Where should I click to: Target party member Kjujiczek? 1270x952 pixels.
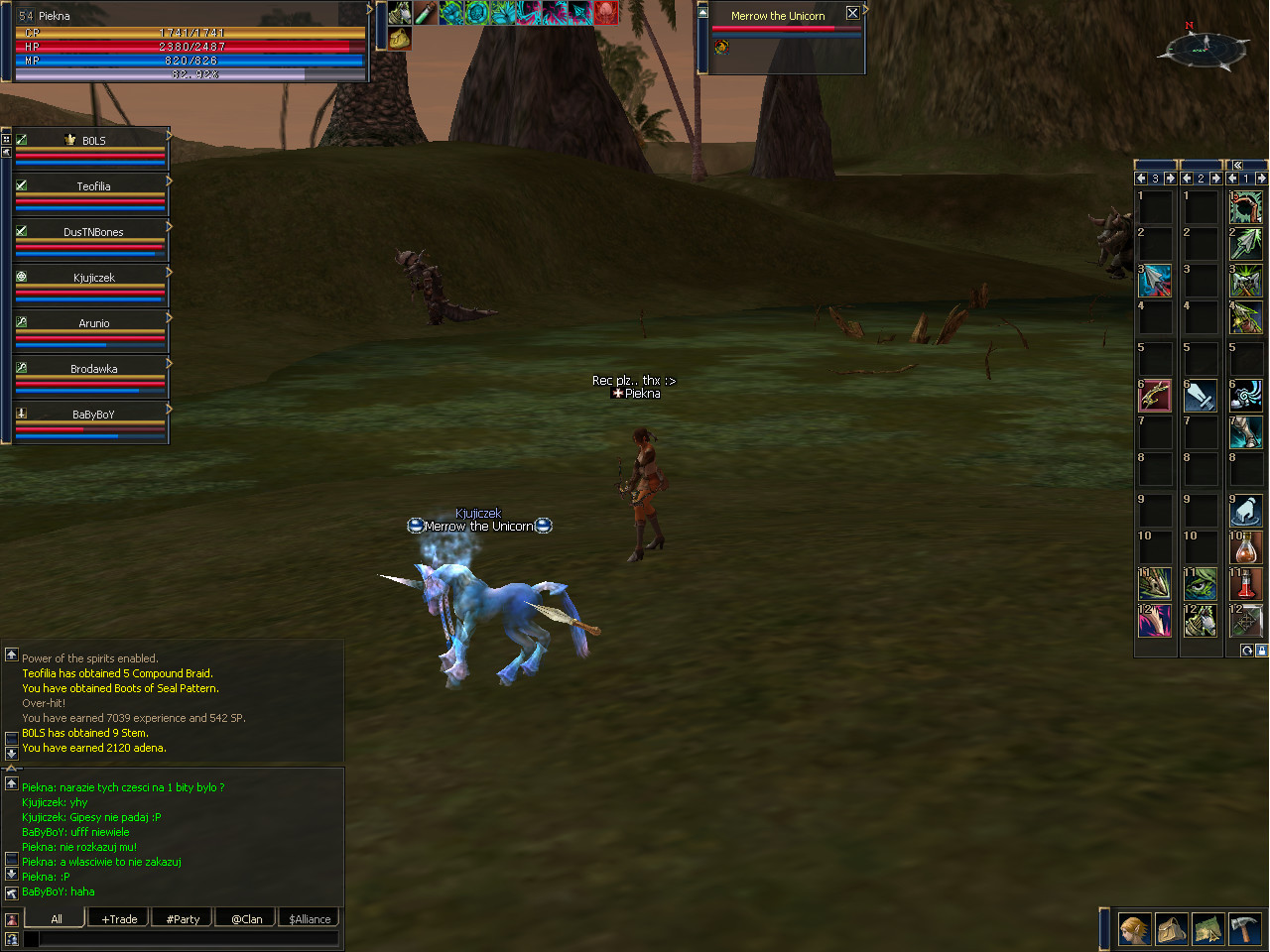tap(93, 278)
